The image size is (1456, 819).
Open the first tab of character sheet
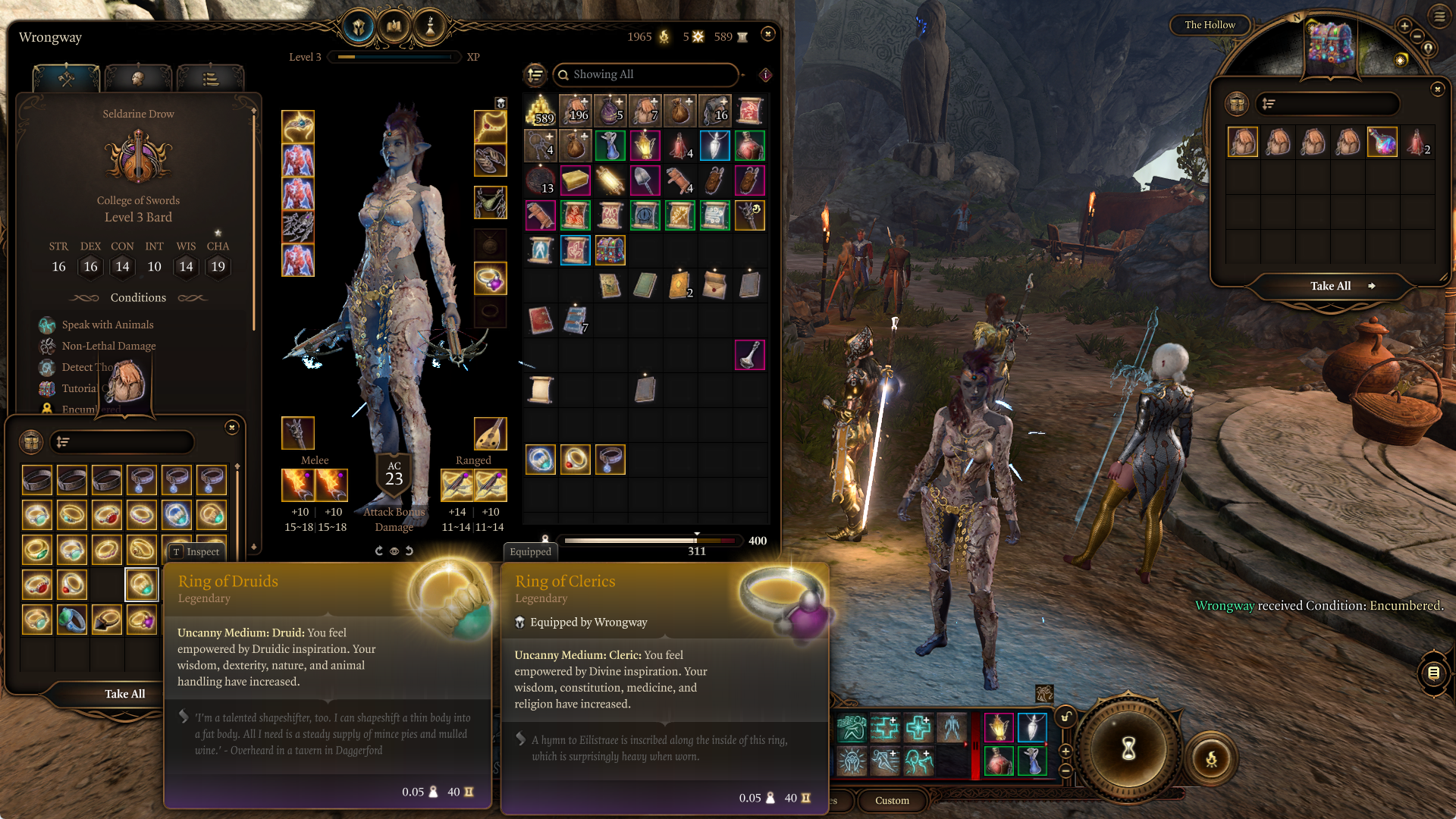[66, 78]
